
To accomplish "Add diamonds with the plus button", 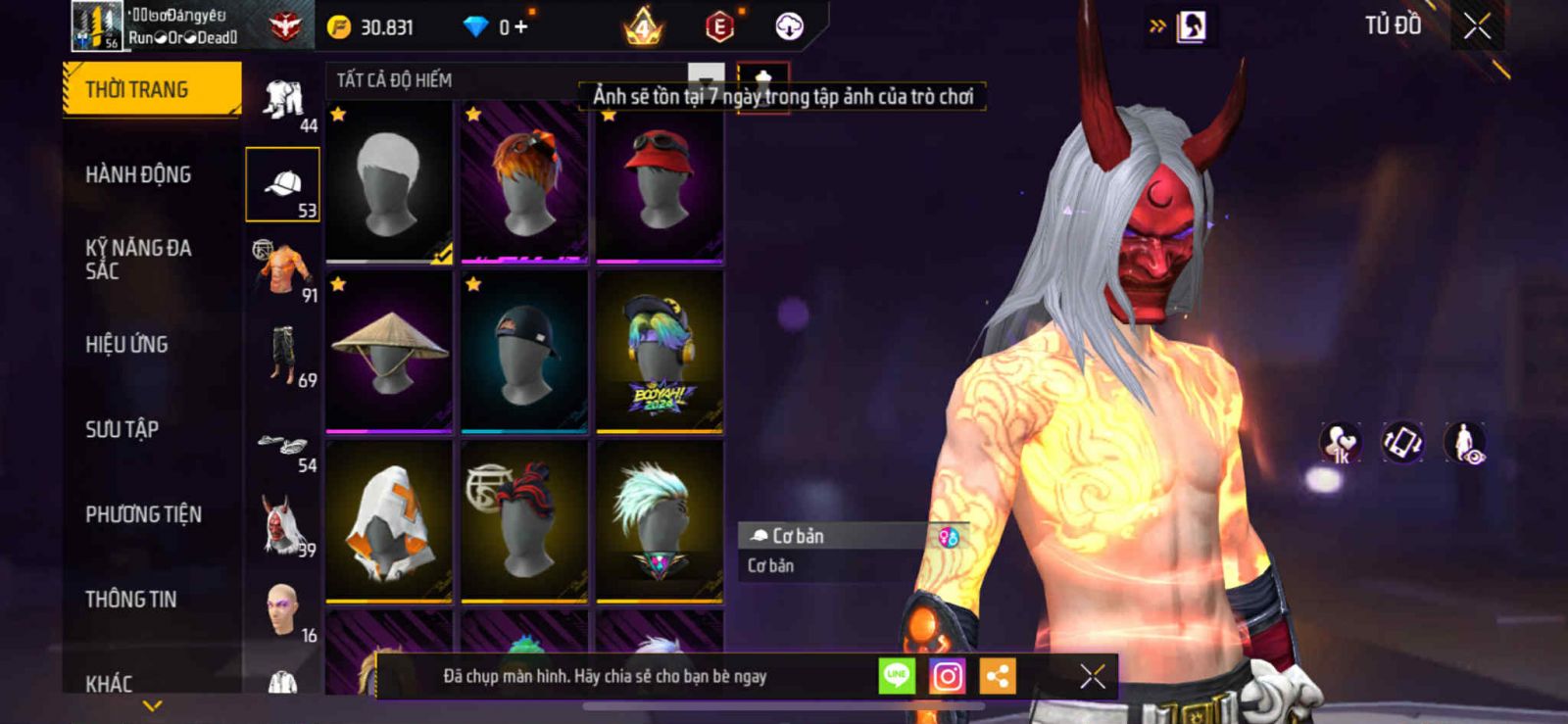I will coord(520,27).
